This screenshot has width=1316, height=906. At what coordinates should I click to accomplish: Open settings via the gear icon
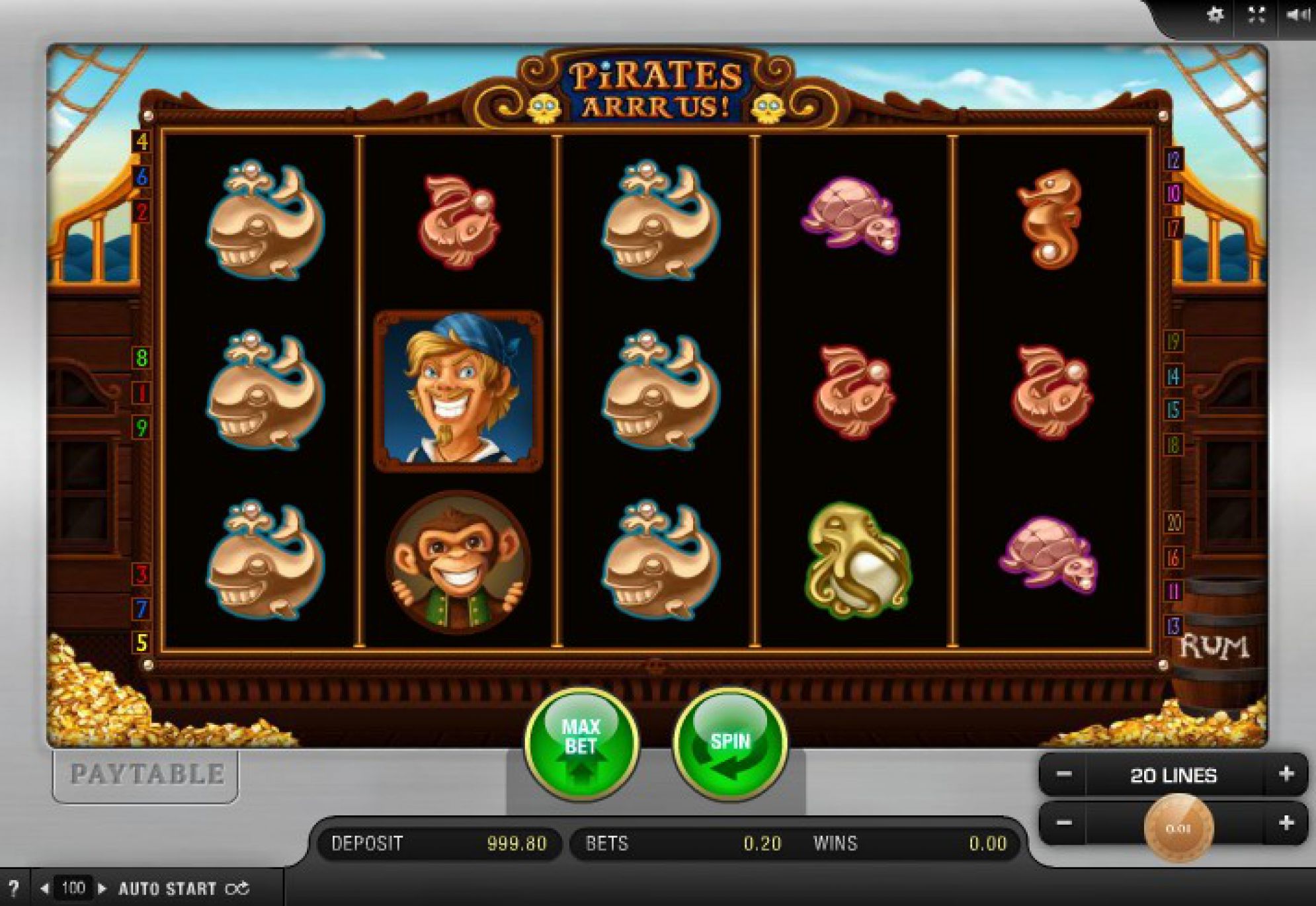click(x=1215, y=15)
